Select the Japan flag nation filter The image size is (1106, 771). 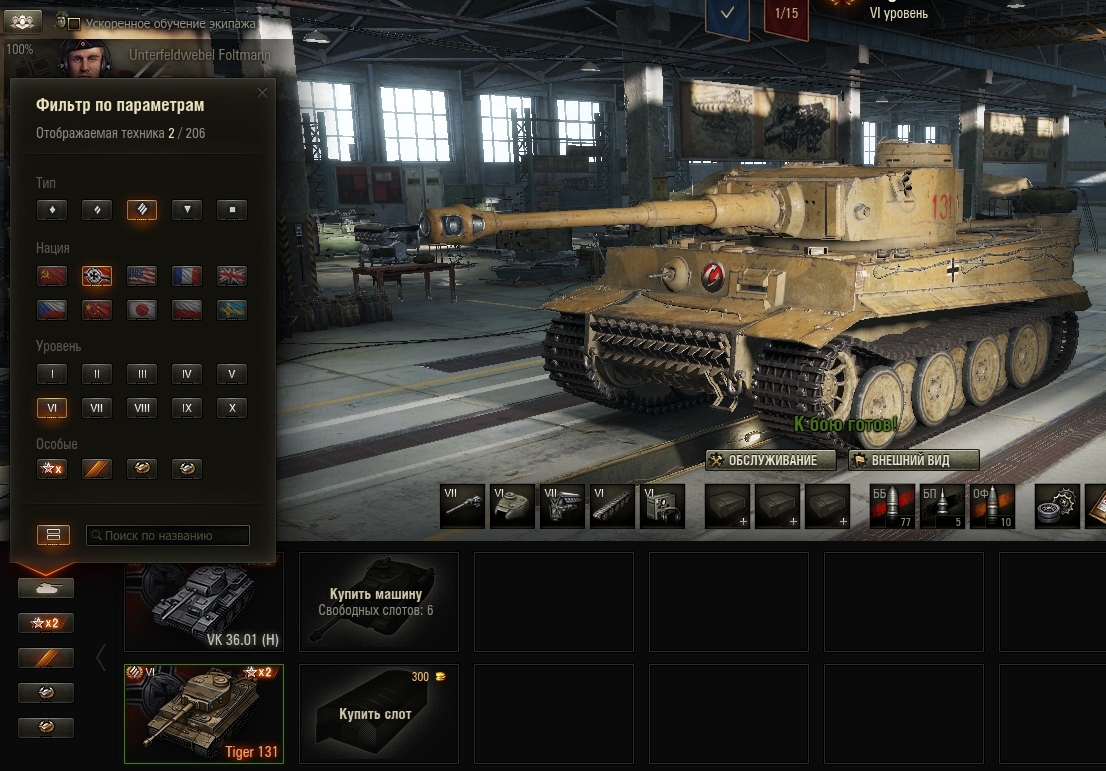click(x=142, y=310)
